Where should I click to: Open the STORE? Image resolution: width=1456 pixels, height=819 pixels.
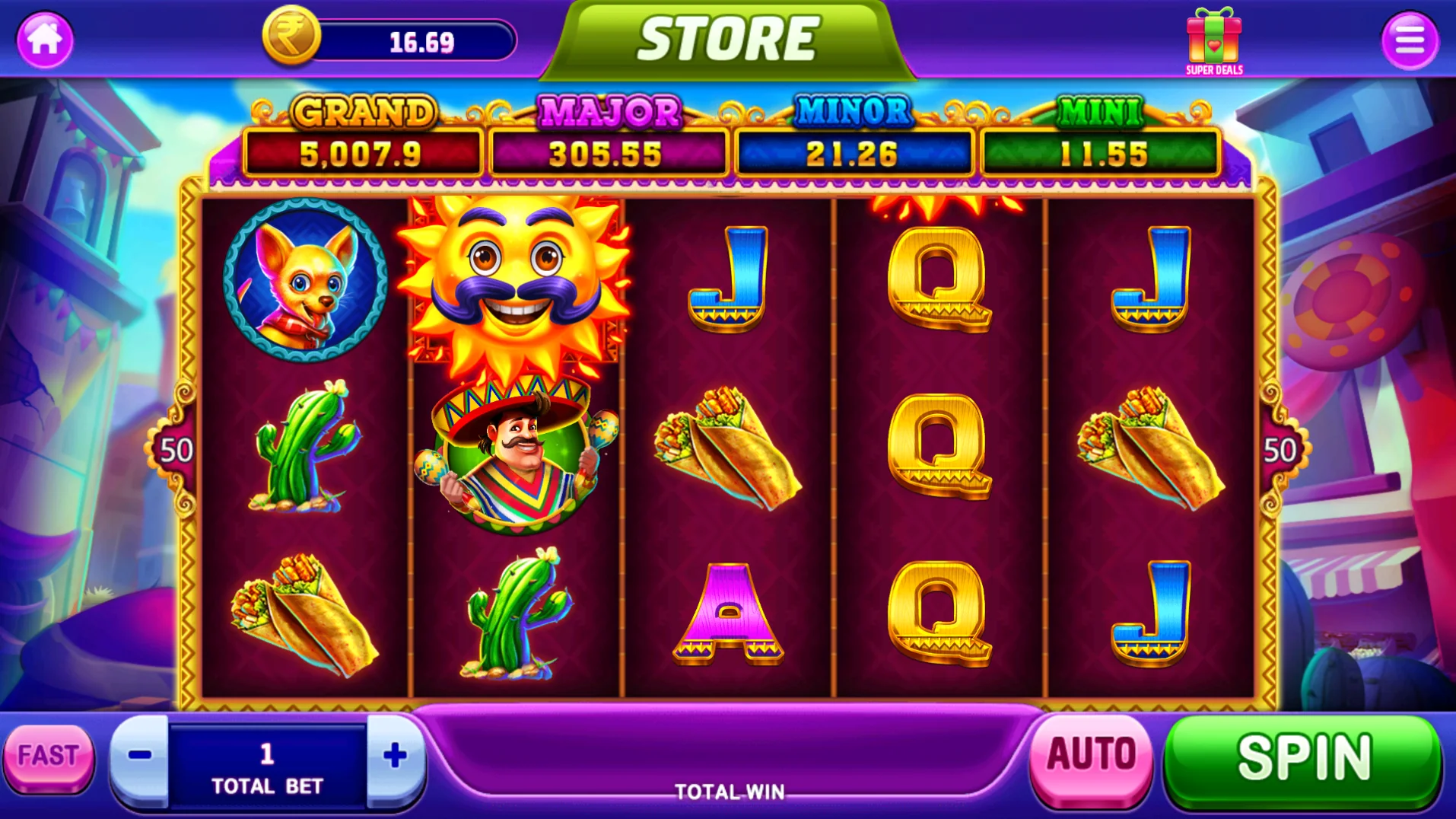tap(727, 40)
